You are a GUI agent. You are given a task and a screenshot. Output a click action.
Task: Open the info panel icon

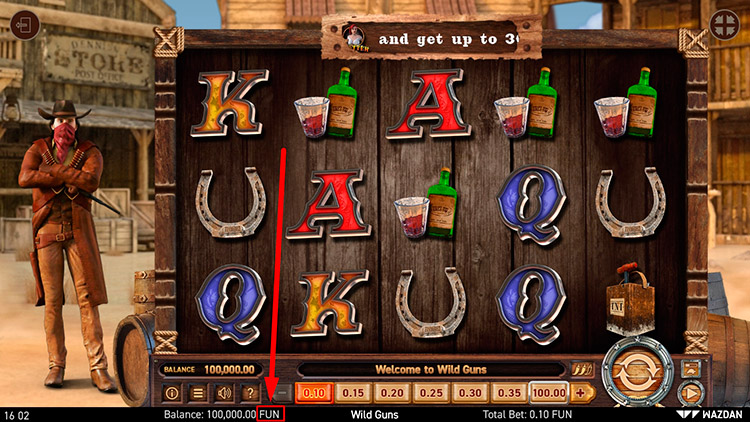(171, 393)
